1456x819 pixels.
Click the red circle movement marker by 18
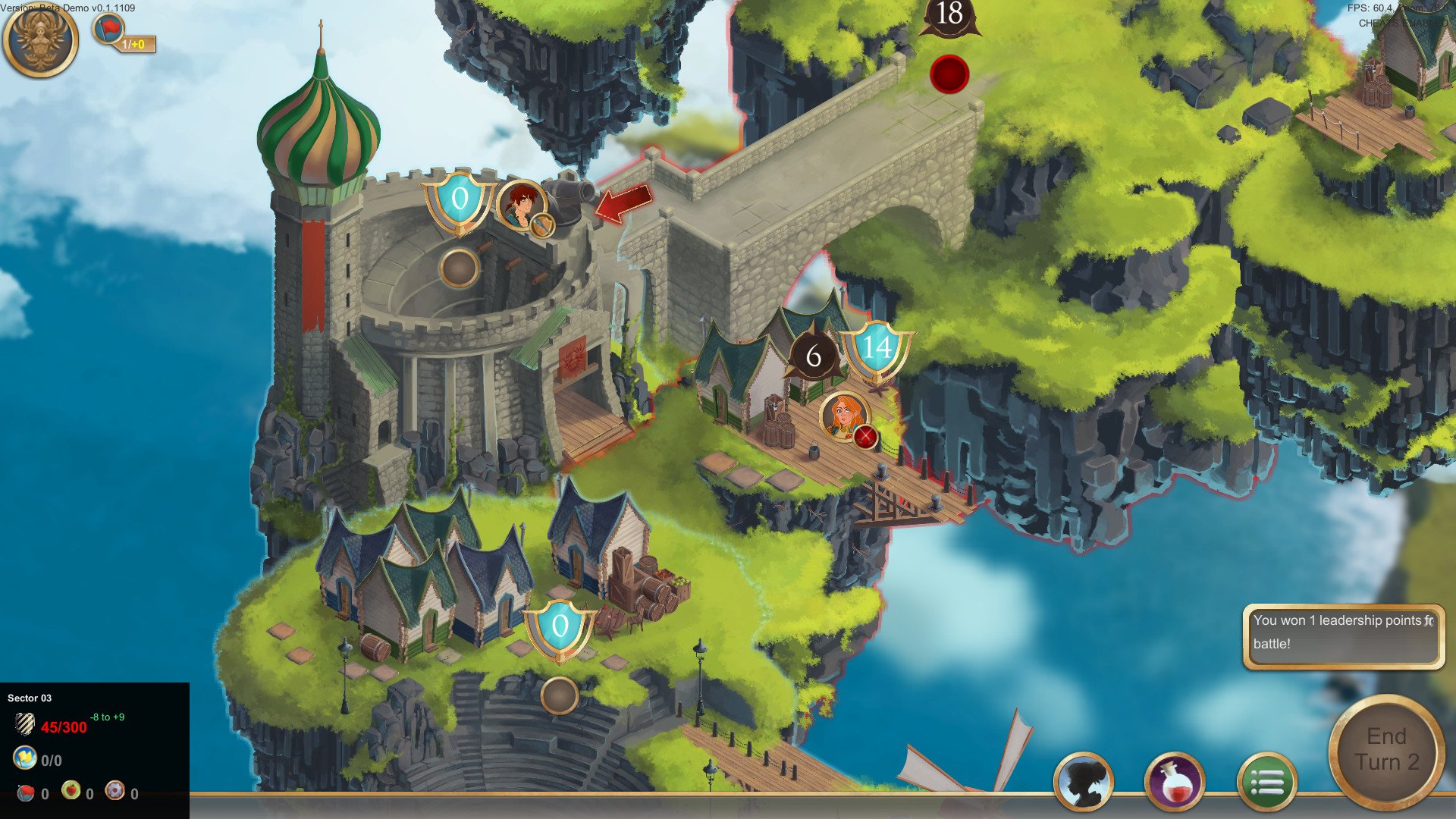coord(949,74)
